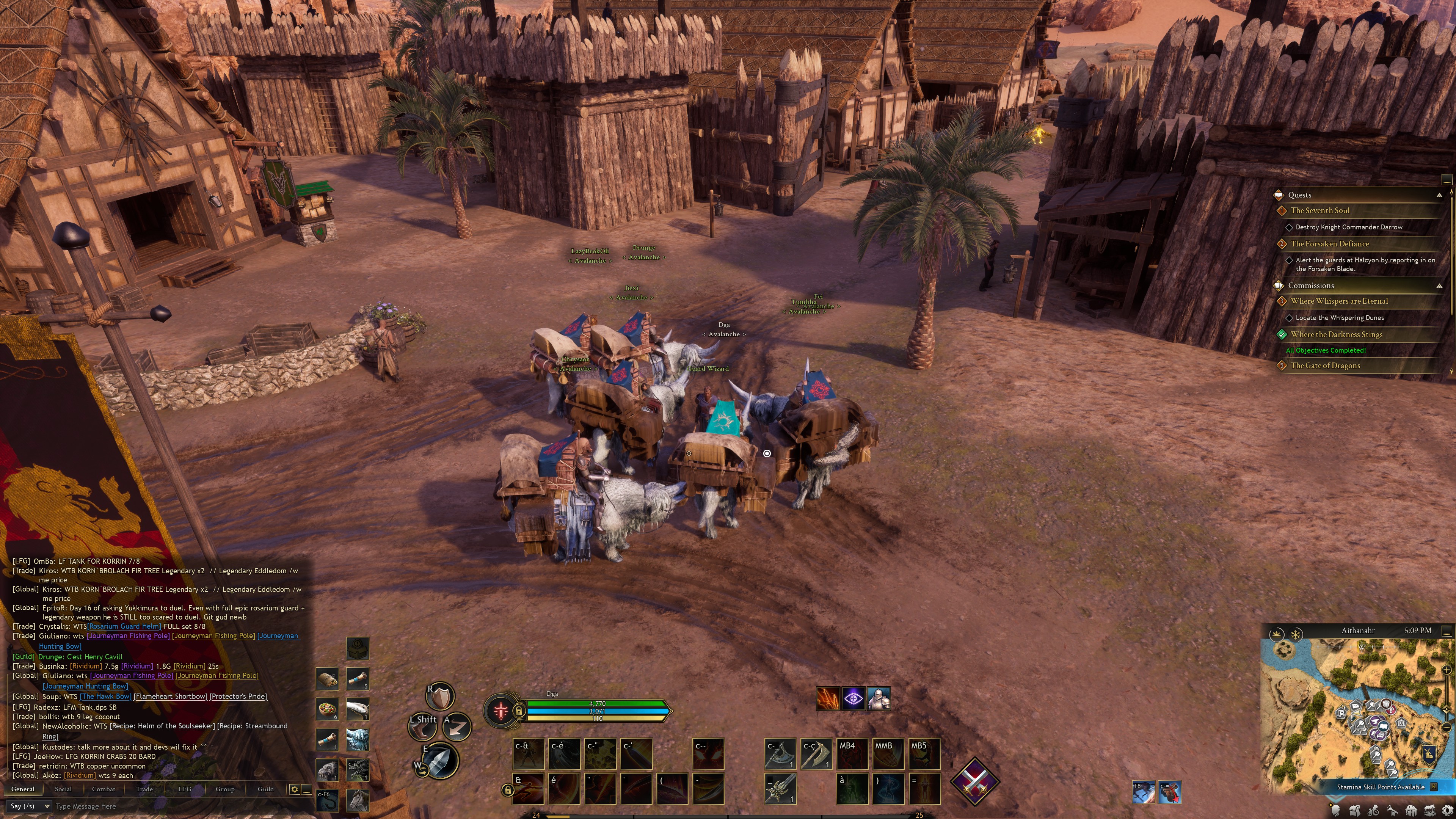This screenshot has height=819, width=1456.
Task: Minimize the quest tracker panel
Action: [x=1447, y=180]
